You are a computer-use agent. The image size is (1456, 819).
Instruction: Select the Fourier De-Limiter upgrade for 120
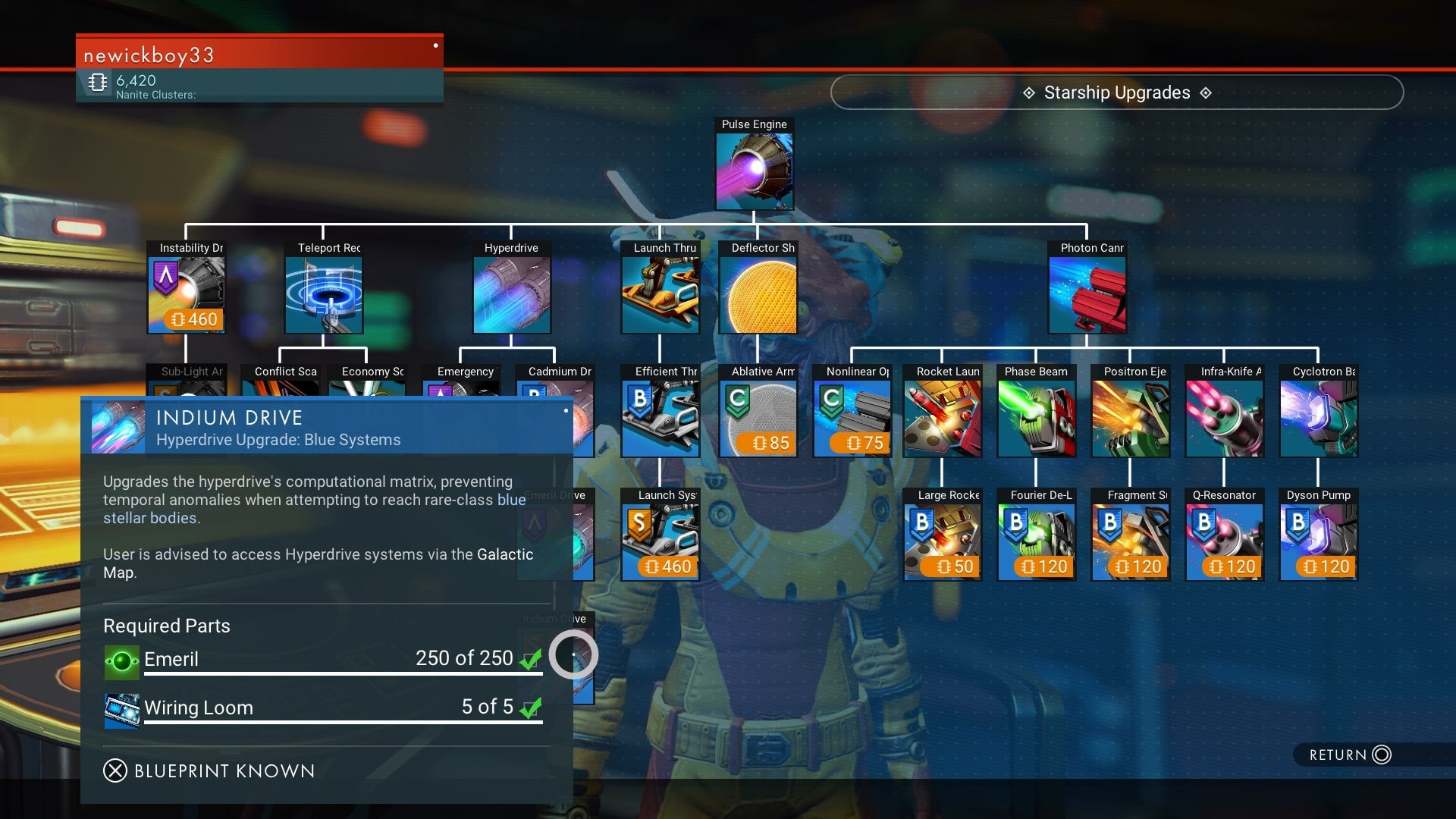[x=1036, y=542]
